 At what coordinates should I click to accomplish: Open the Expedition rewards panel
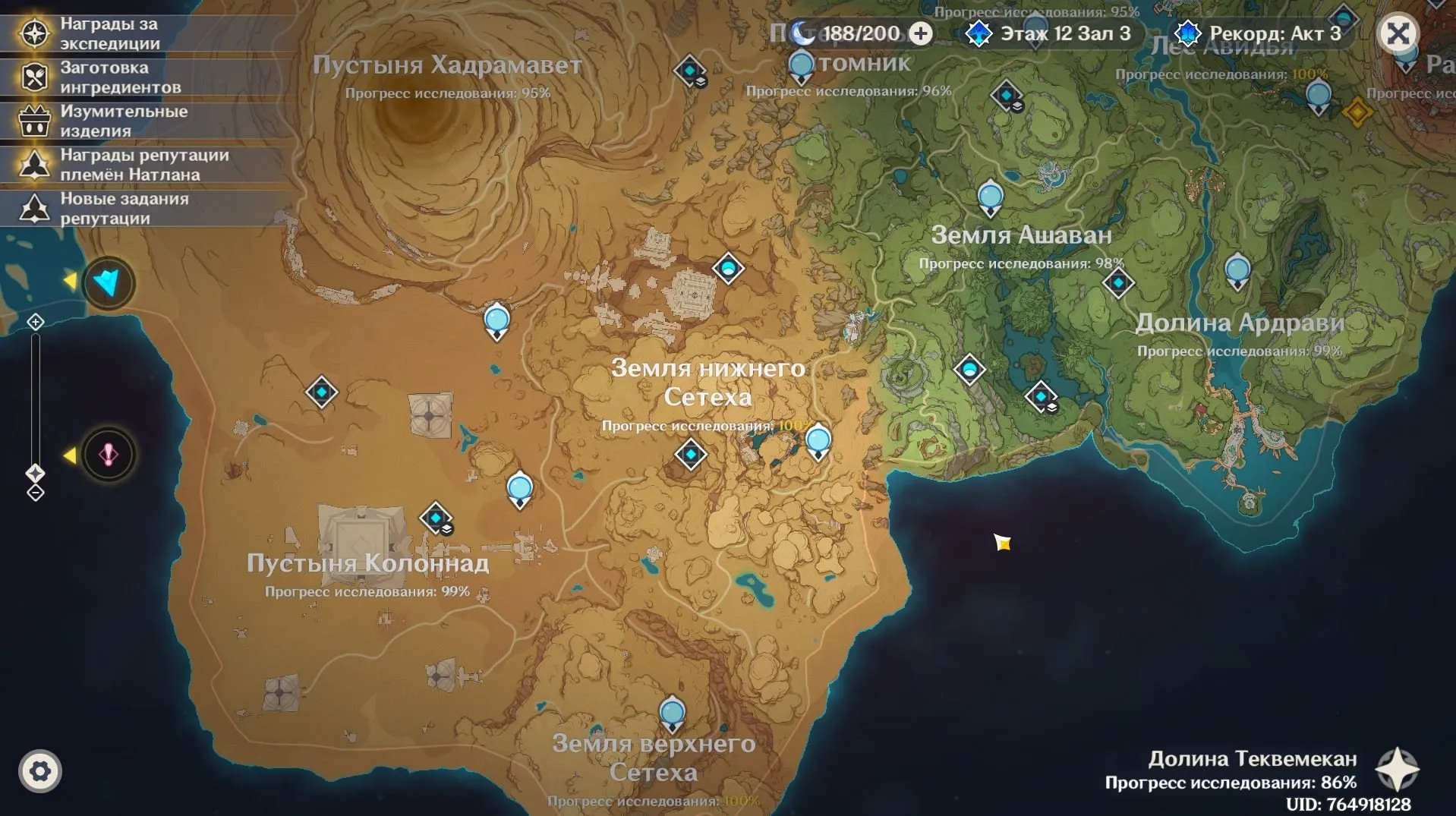34,33
